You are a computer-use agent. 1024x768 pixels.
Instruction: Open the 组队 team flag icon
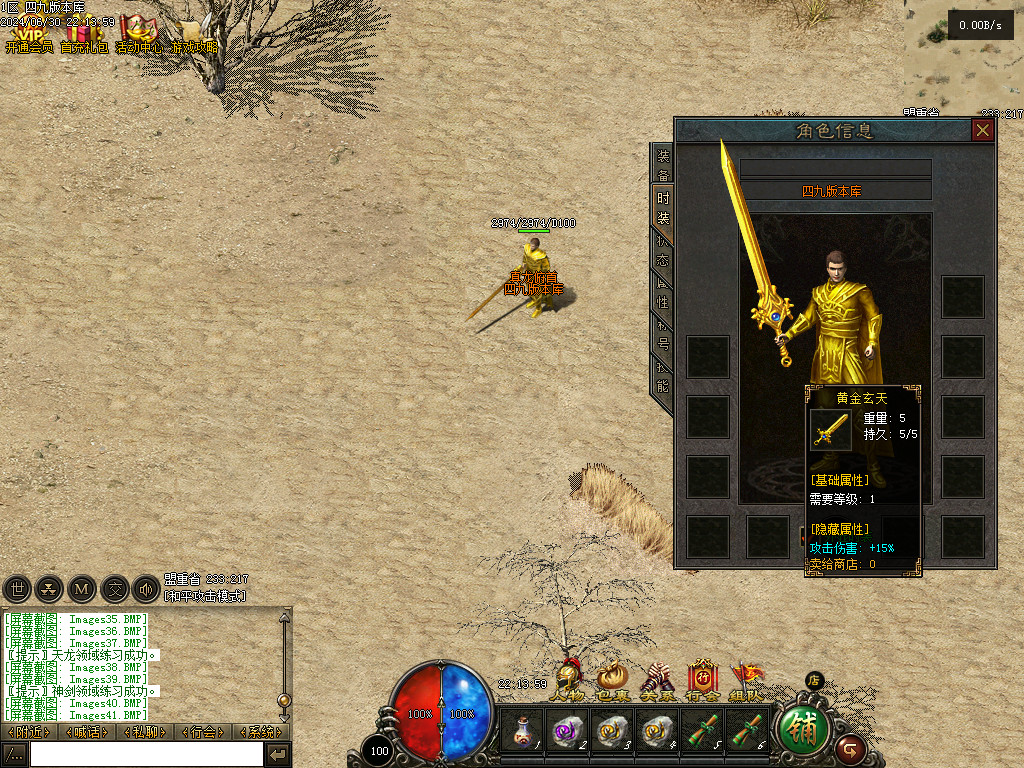pyautogui.click(x=746, y=682)
